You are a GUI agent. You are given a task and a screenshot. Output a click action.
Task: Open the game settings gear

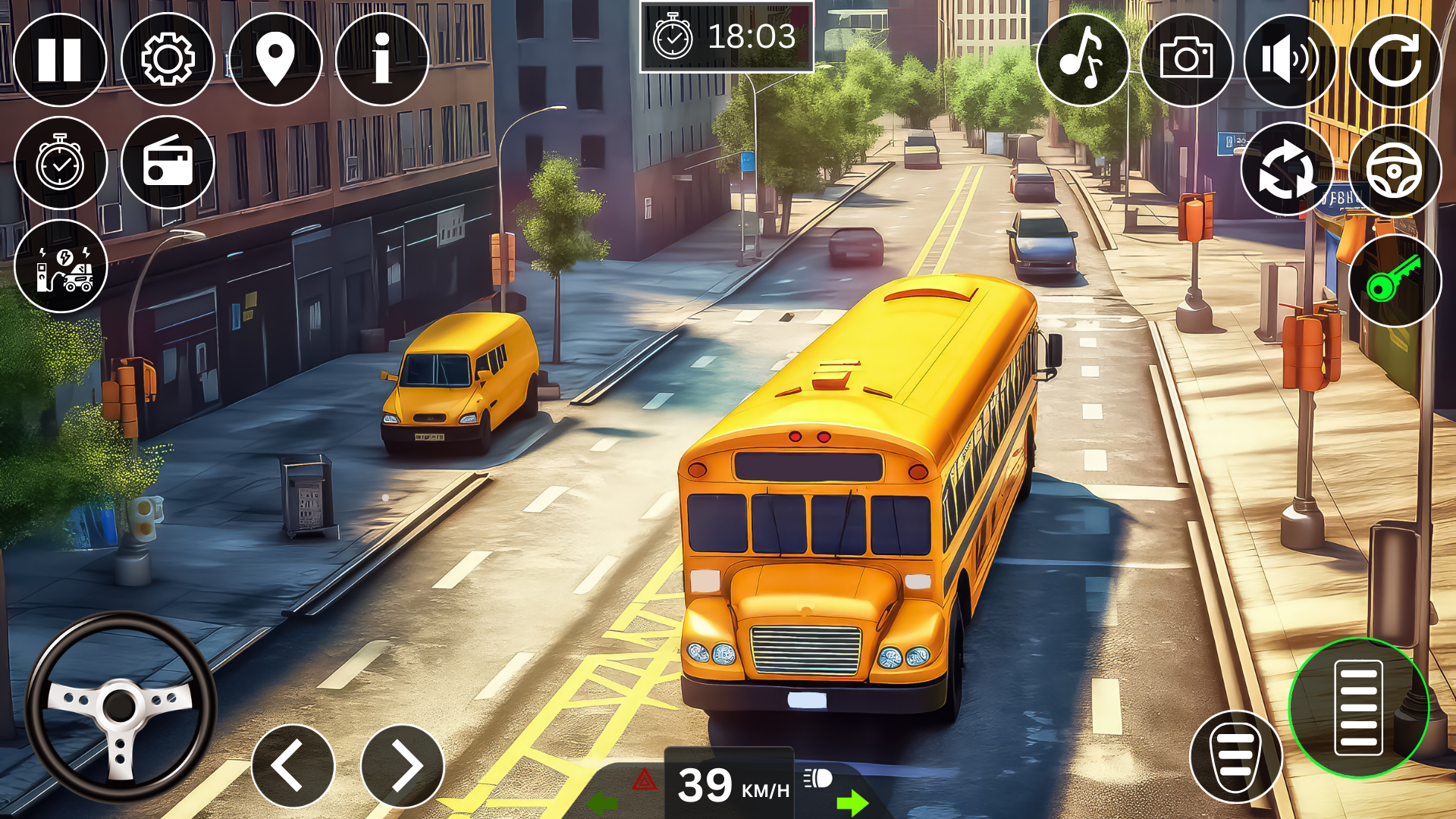click(168, 59)
